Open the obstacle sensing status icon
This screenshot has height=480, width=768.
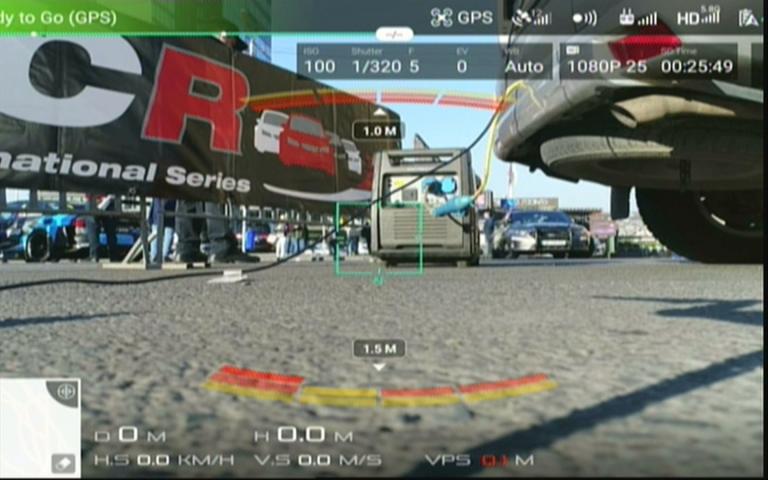tap(584, 17)
